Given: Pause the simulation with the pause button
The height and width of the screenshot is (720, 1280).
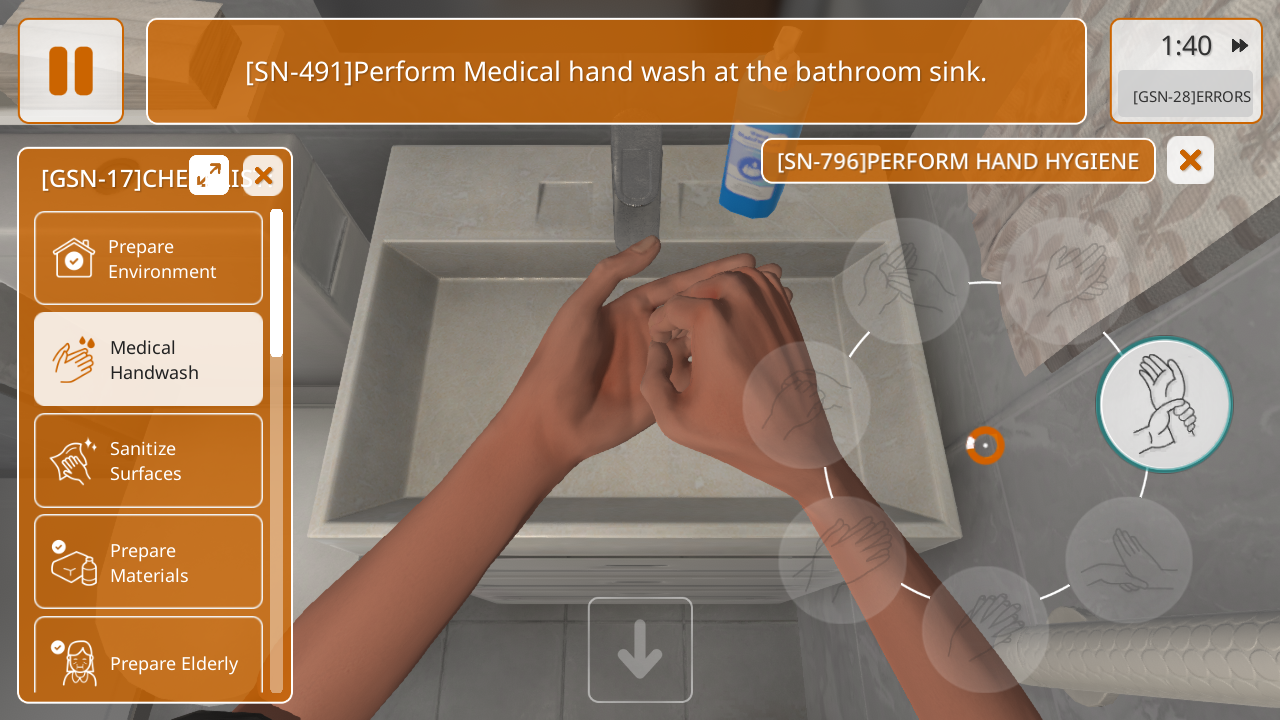Looking at the screenshot, I should pyautogui.click(x=71, y=71).
